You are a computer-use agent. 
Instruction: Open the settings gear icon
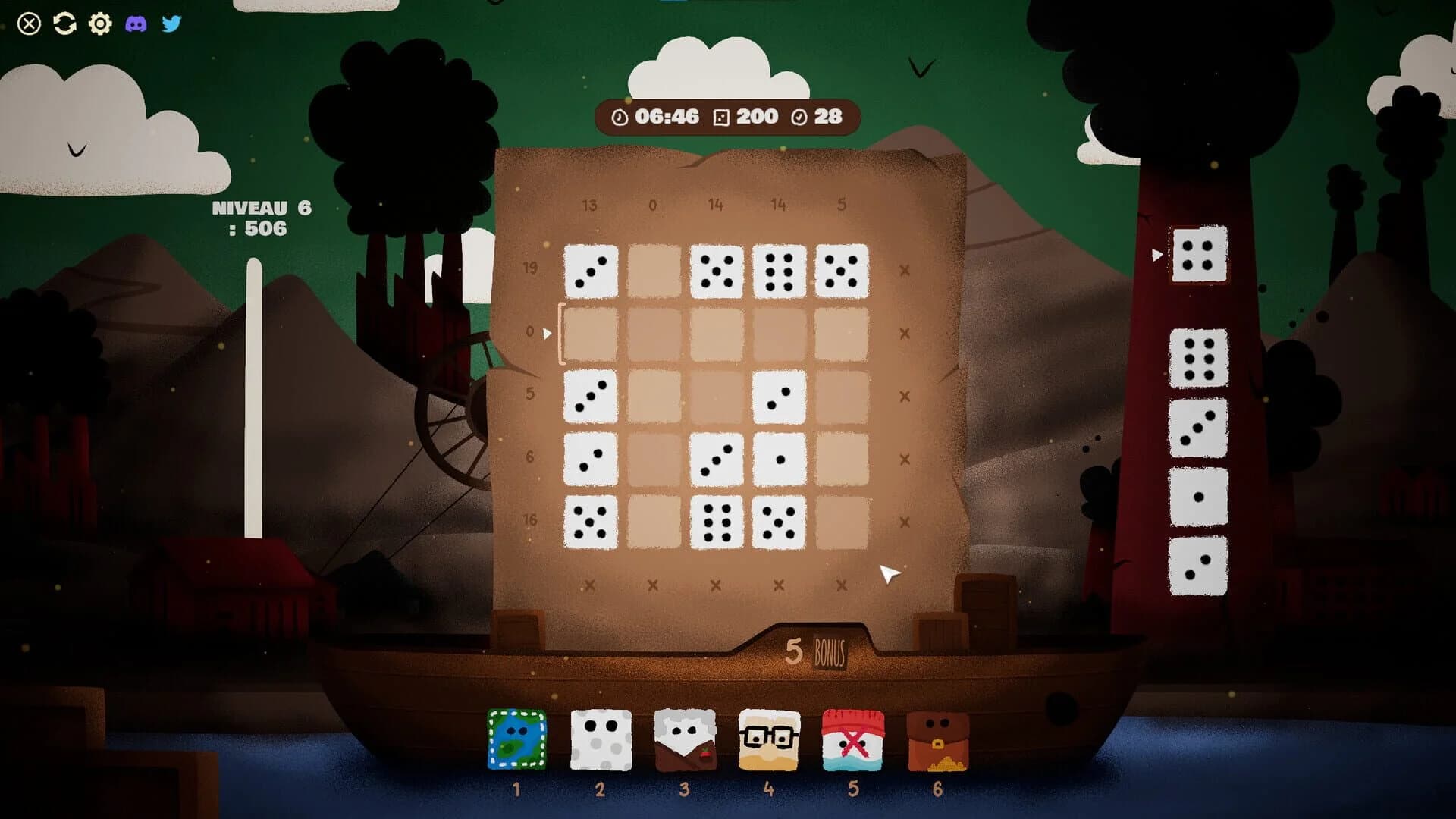pyautogui.click(x=99, y=25)
